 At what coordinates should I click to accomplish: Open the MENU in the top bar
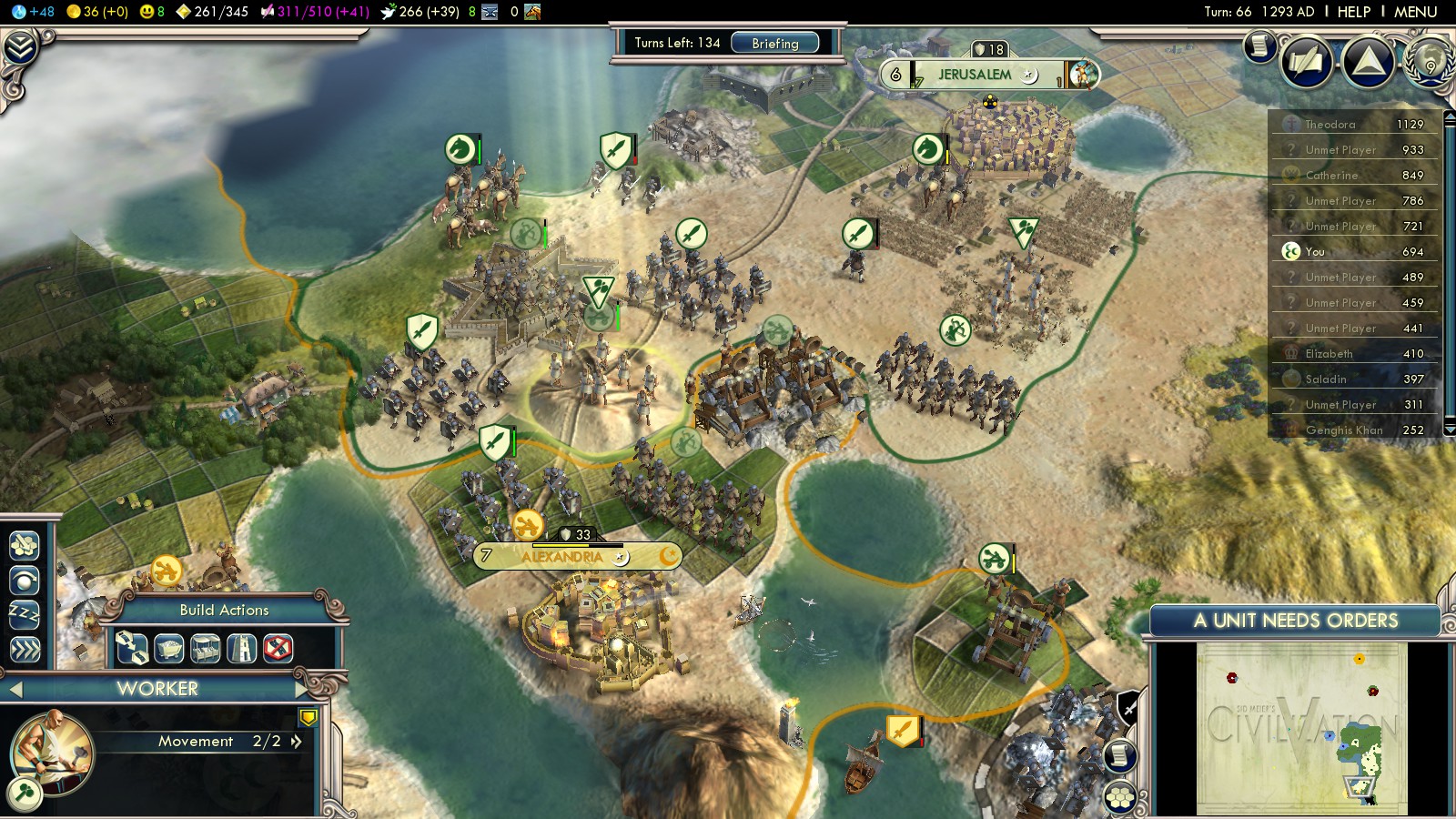click(1415, 12)
